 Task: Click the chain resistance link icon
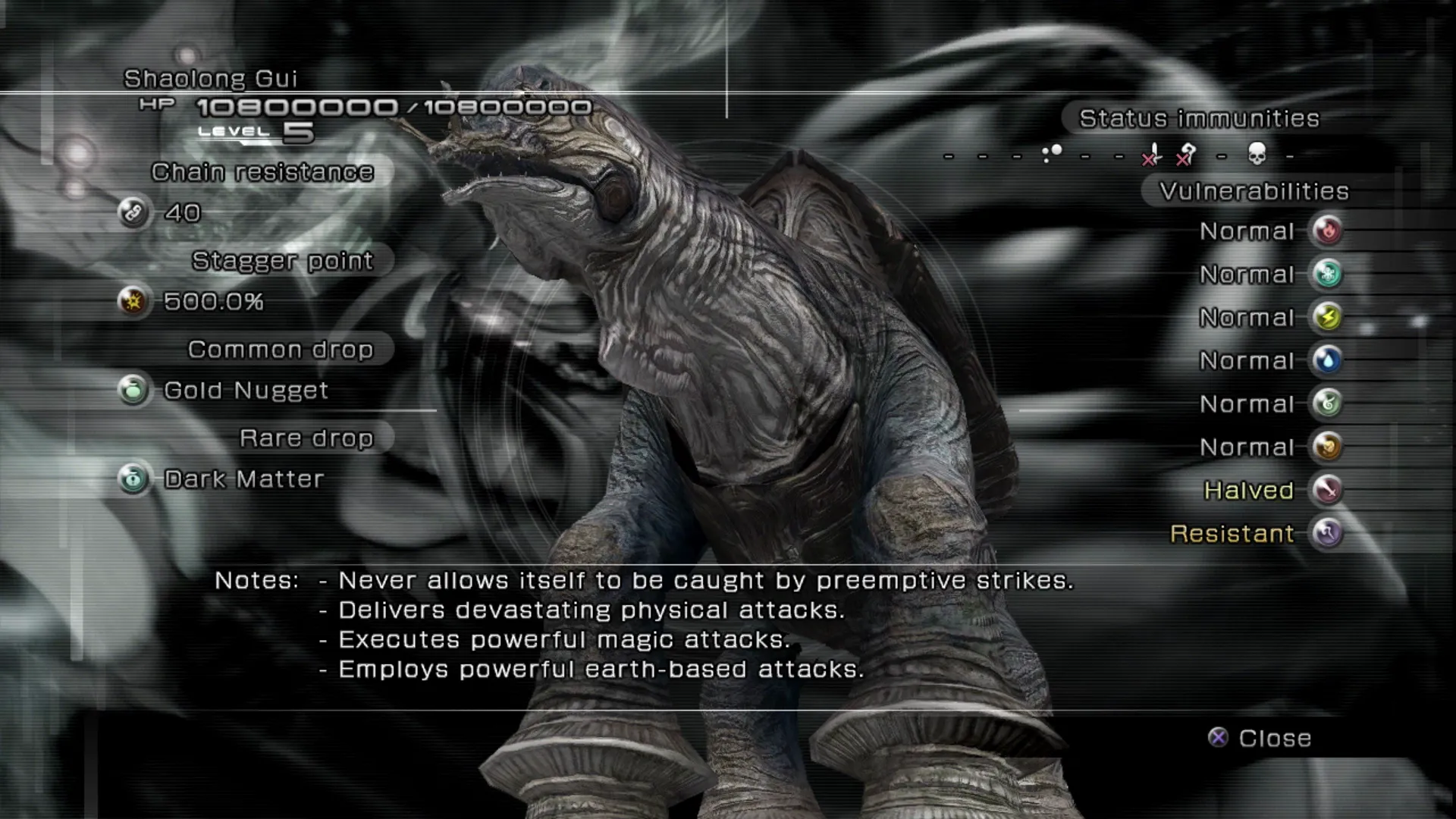(133, 213)
